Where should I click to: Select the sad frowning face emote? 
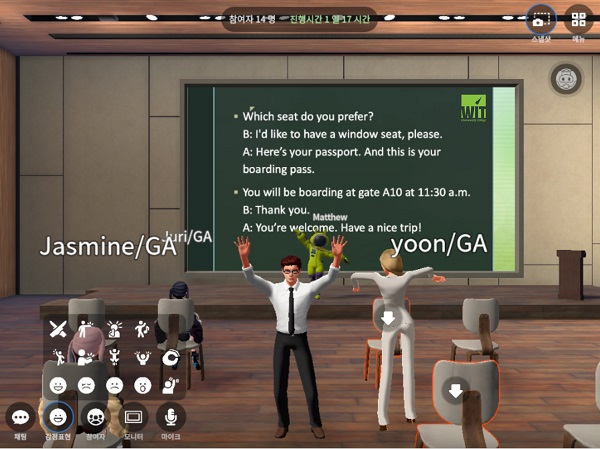click(x=114, y=384)
